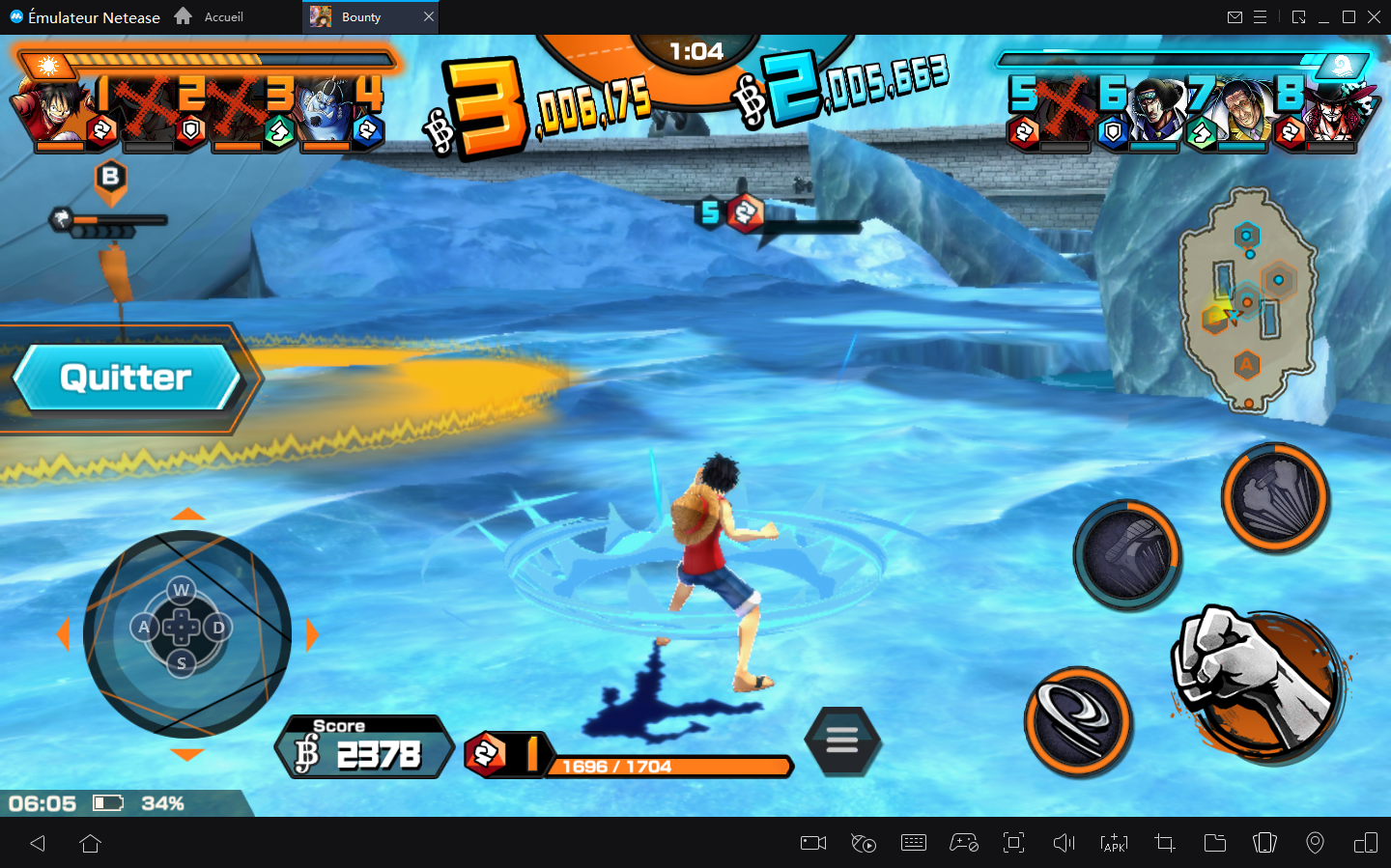Activate the multi-punch barrage skill
1391x868 pixels.
[x=1275, y=496]
